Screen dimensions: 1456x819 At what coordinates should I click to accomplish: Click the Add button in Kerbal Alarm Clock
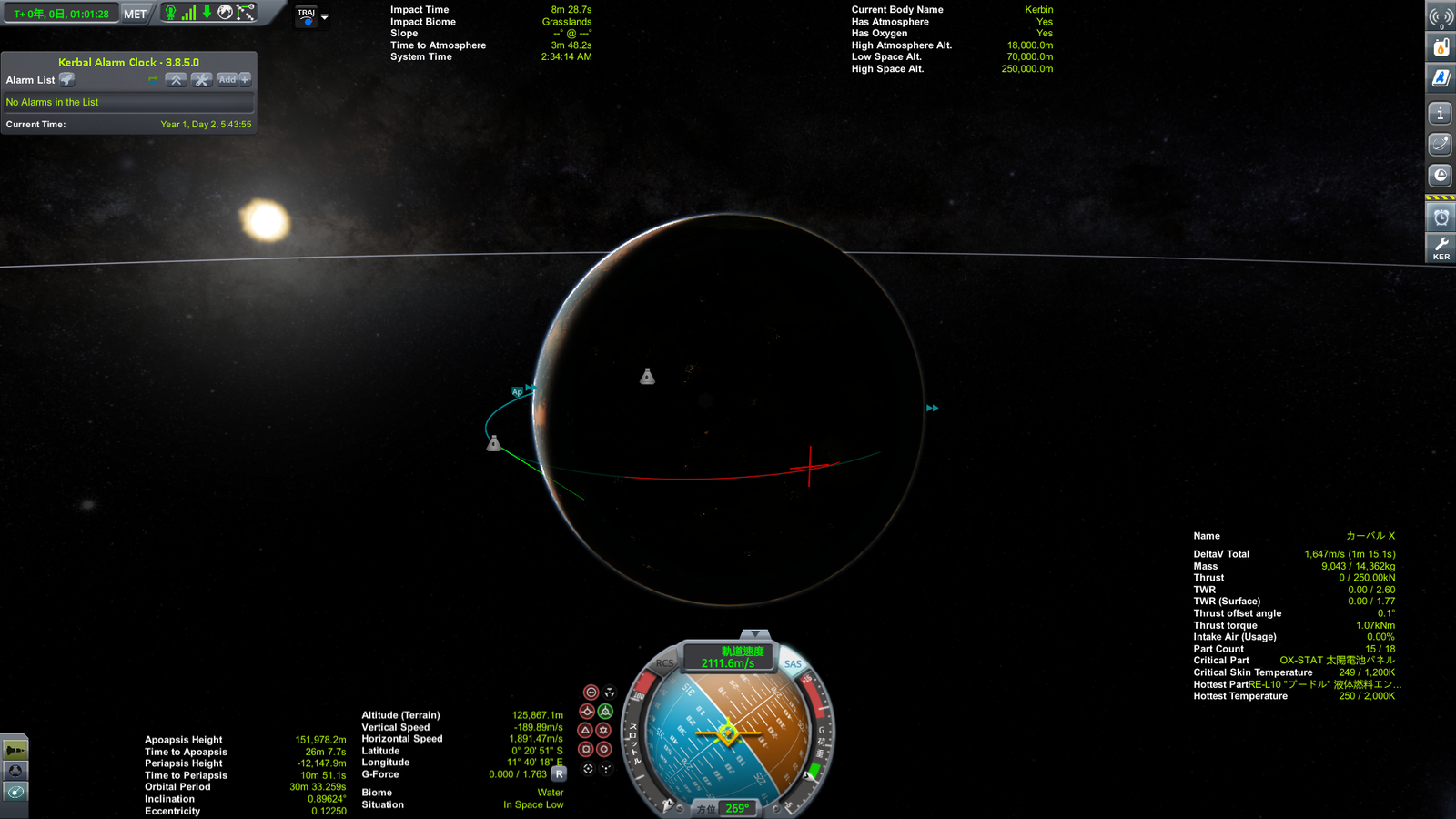227,80
